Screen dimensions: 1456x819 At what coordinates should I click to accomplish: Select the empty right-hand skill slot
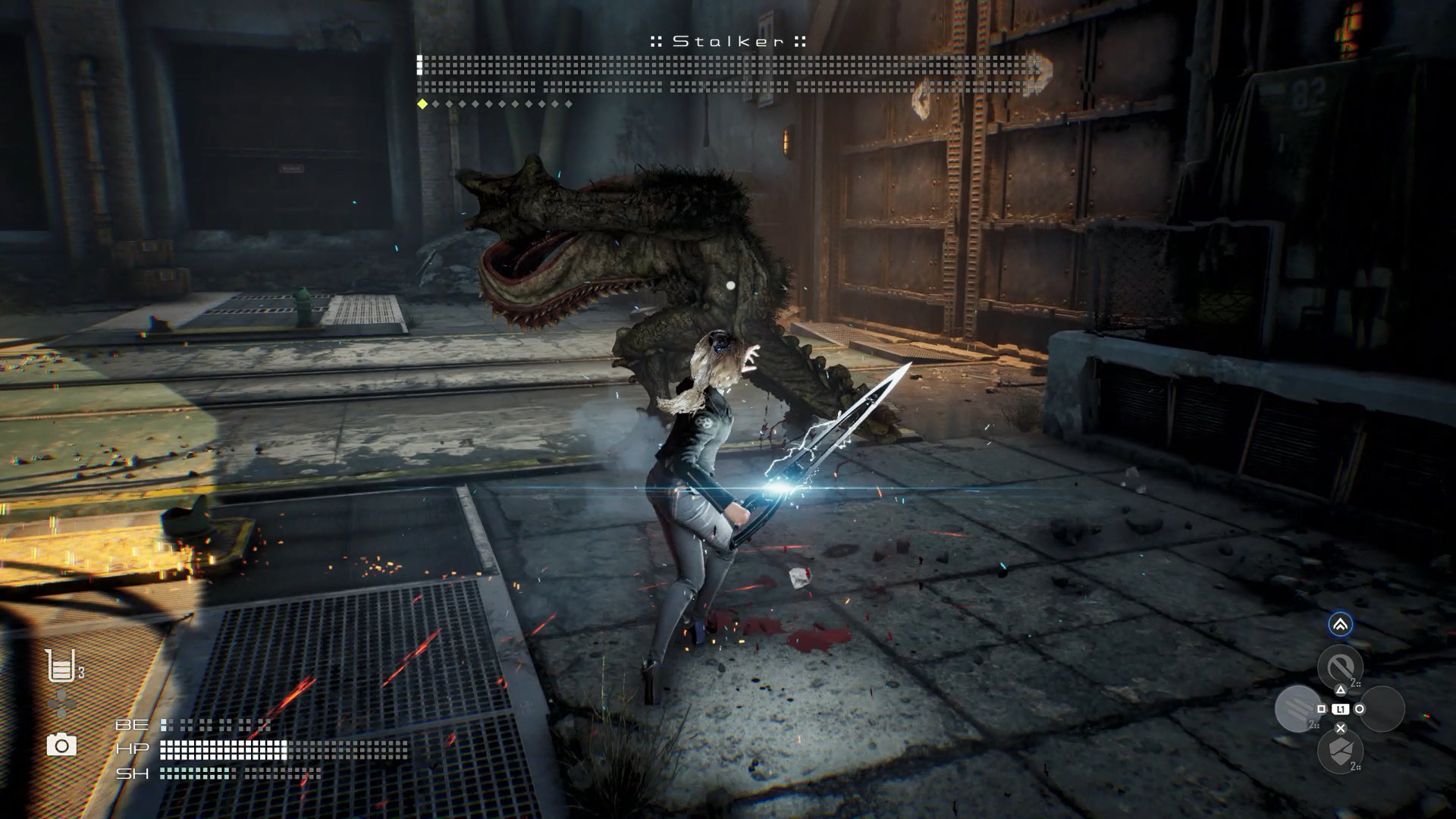click(x=1382, y=709)
